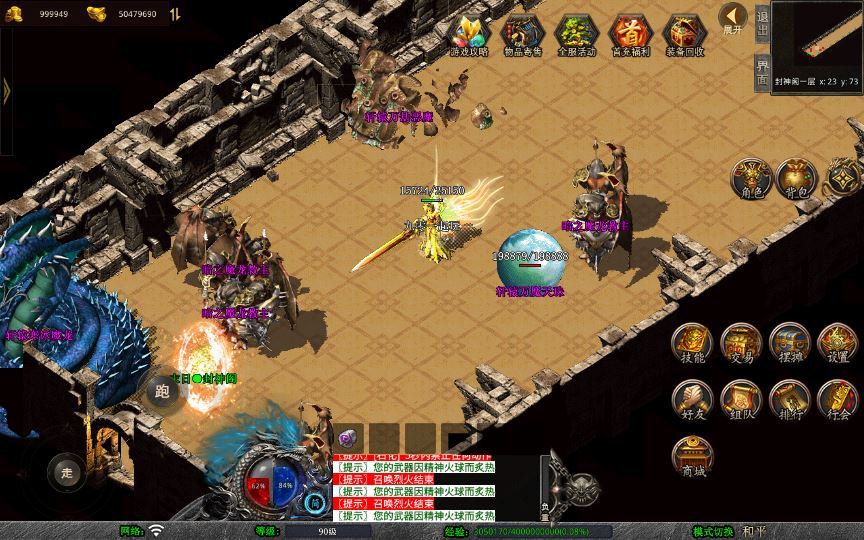
Task: Open the minimap of 封神阁一层
Action: point(817,38)
